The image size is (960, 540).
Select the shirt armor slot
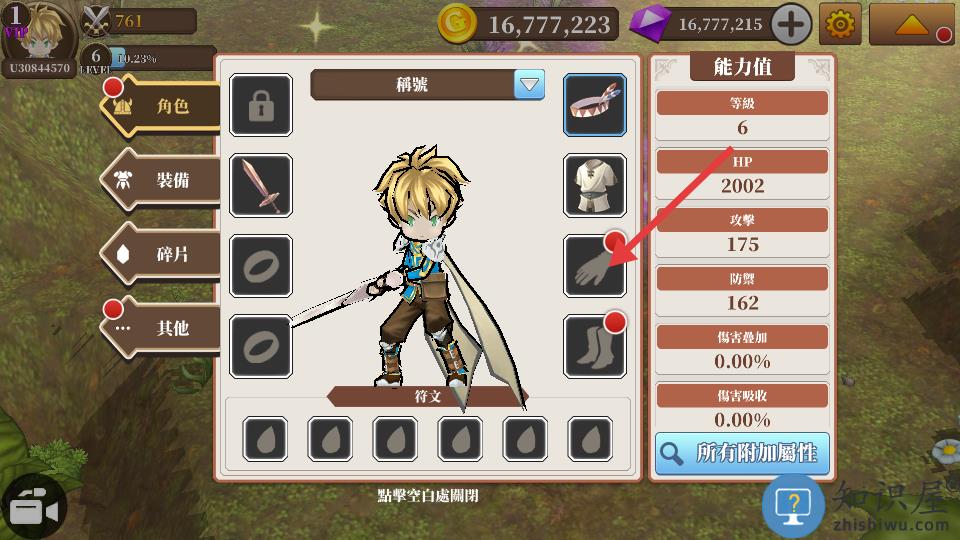point(595,185)
